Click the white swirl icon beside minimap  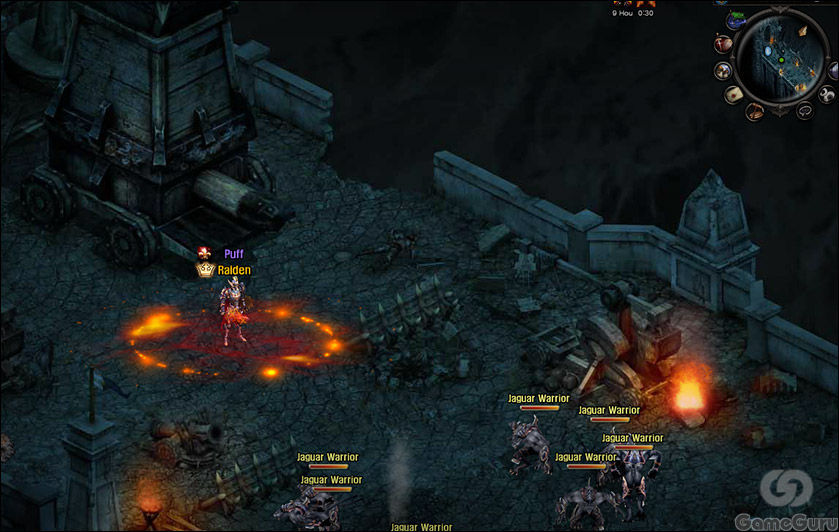(x=826, y=94)
